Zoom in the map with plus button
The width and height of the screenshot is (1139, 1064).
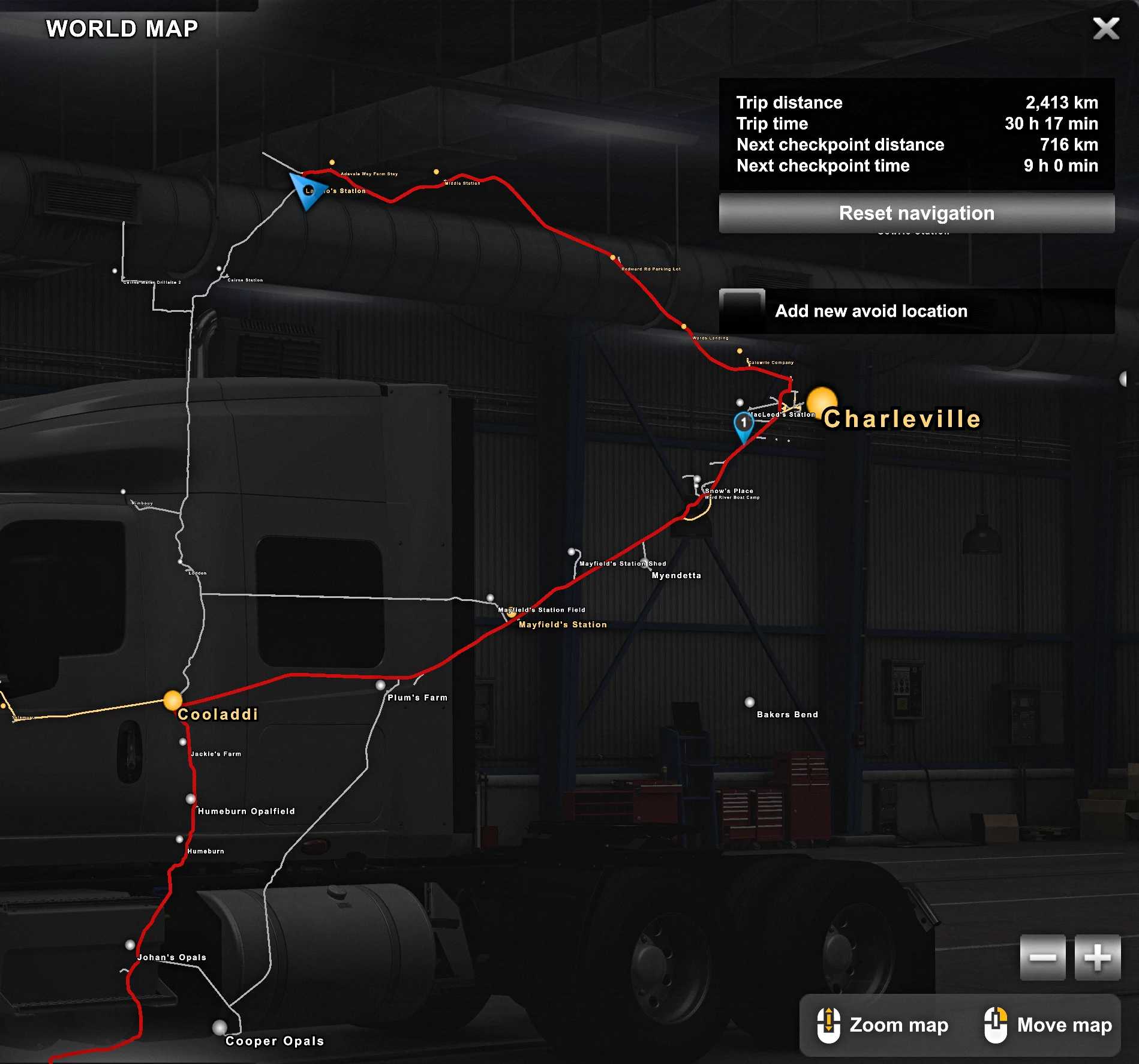coord(1097,957)
